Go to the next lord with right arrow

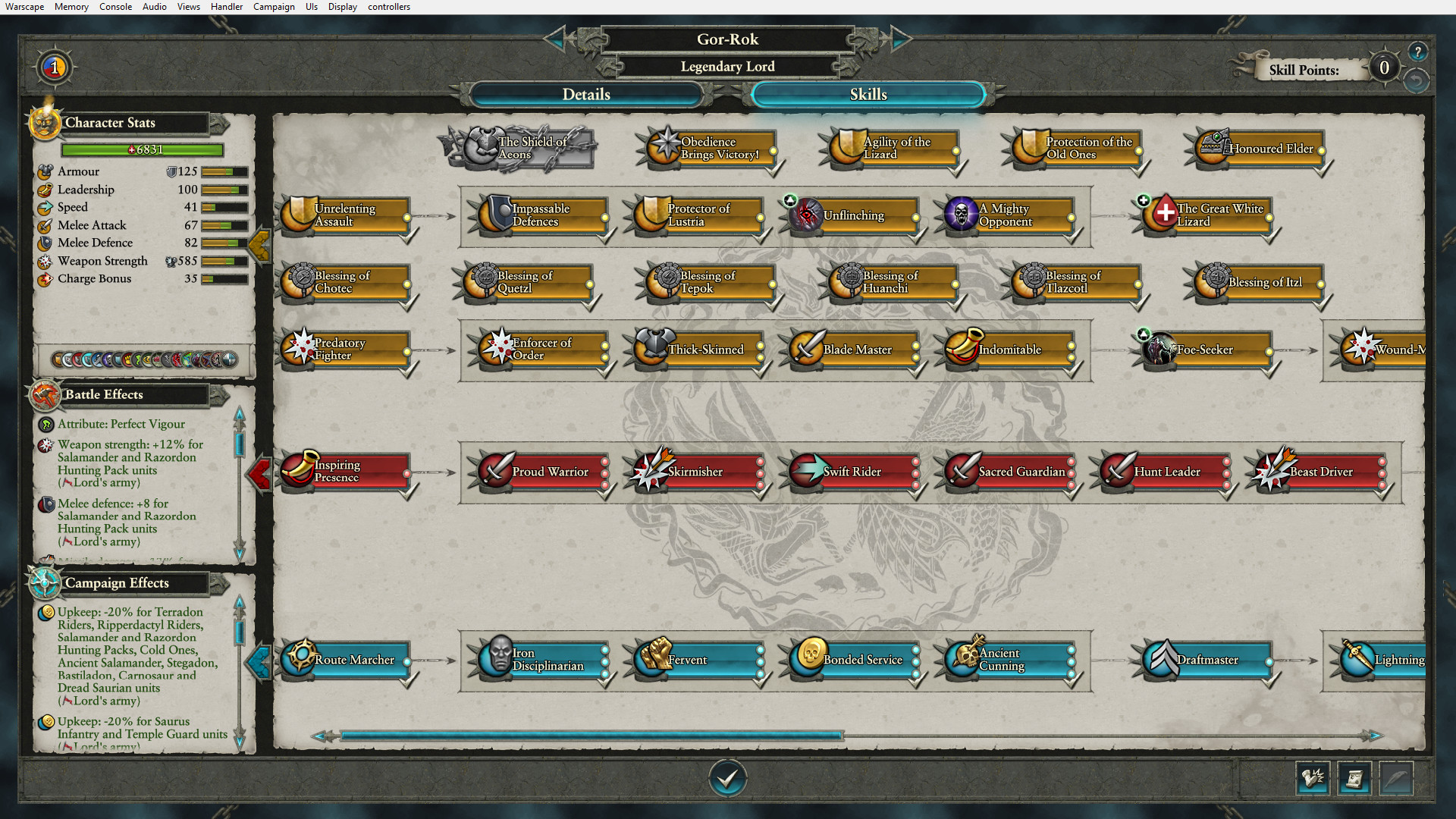click(x=899, y=39)
